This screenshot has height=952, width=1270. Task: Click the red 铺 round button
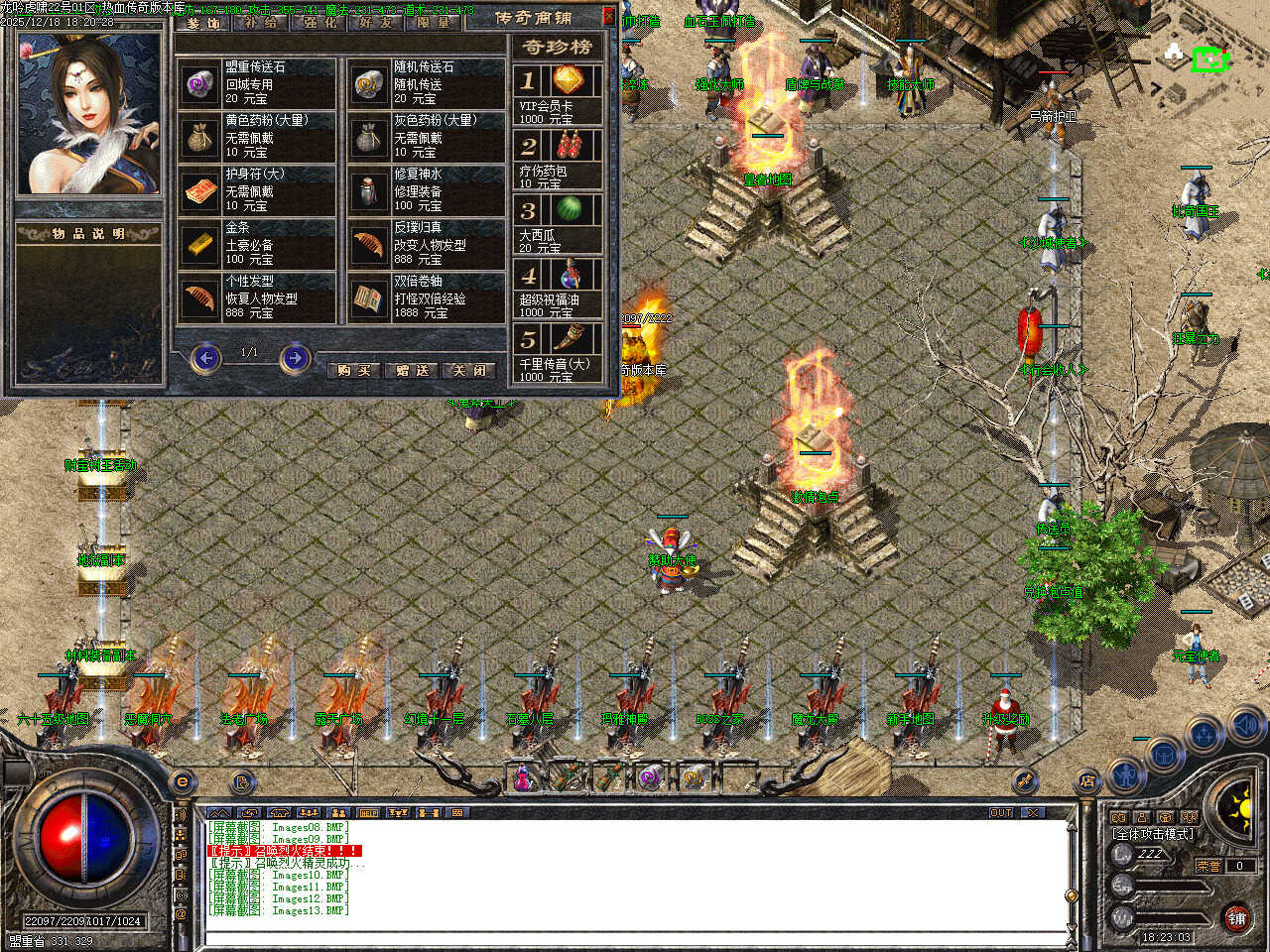coord(1236,917)
